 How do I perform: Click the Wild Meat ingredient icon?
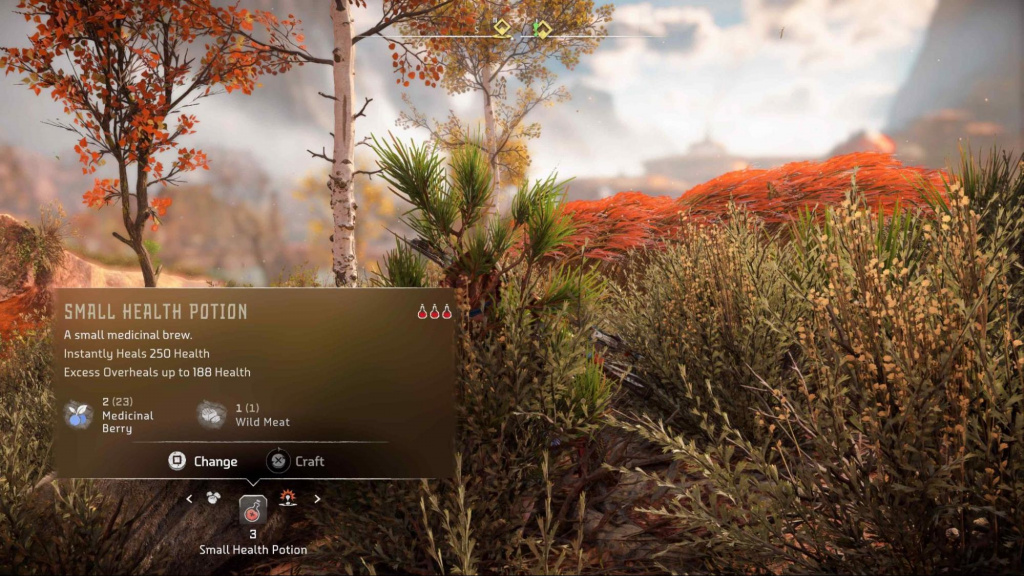point(211,415)
